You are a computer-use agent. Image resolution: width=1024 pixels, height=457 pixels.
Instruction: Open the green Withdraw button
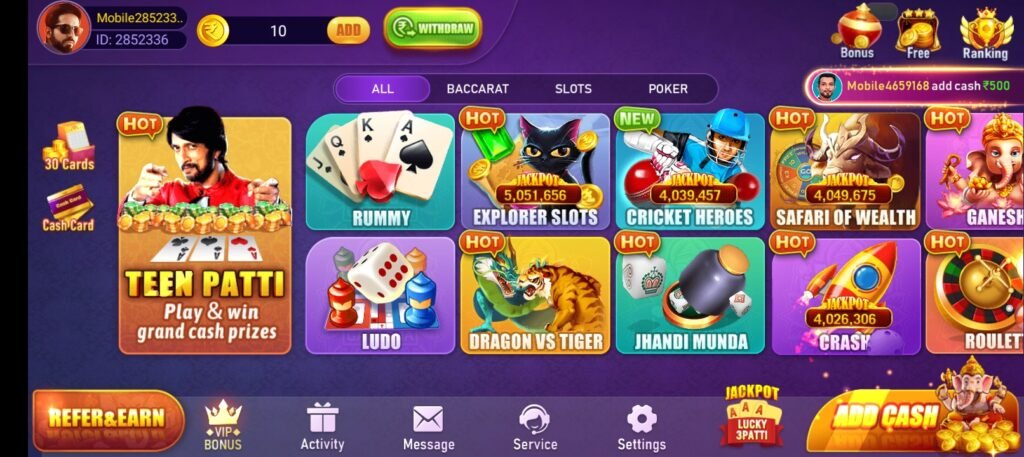tap(432, 29)
